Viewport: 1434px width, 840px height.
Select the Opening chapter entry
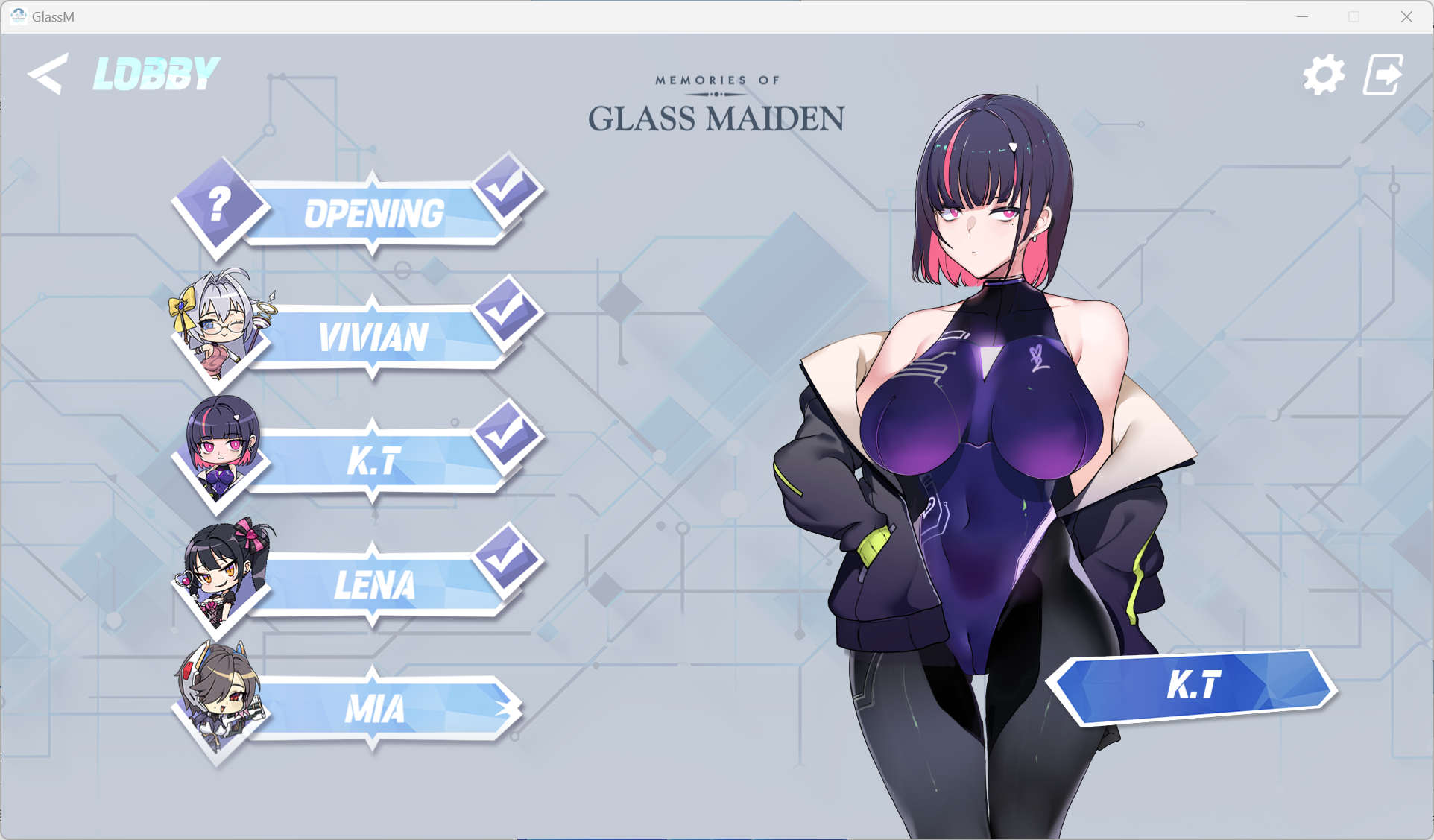pyautogui.click(x=373, y=214)
